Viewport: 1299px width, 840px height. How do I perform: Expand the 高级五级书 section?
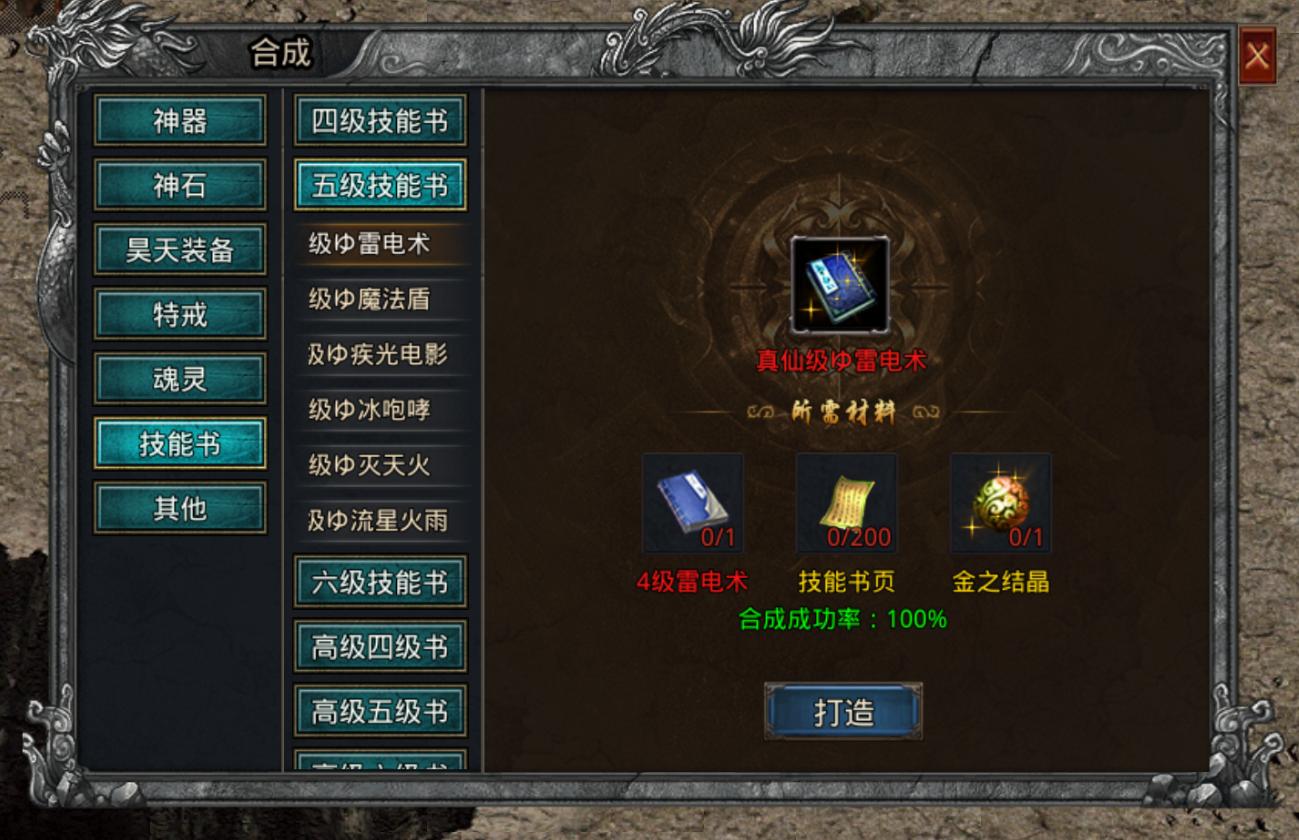click(380, 710)
